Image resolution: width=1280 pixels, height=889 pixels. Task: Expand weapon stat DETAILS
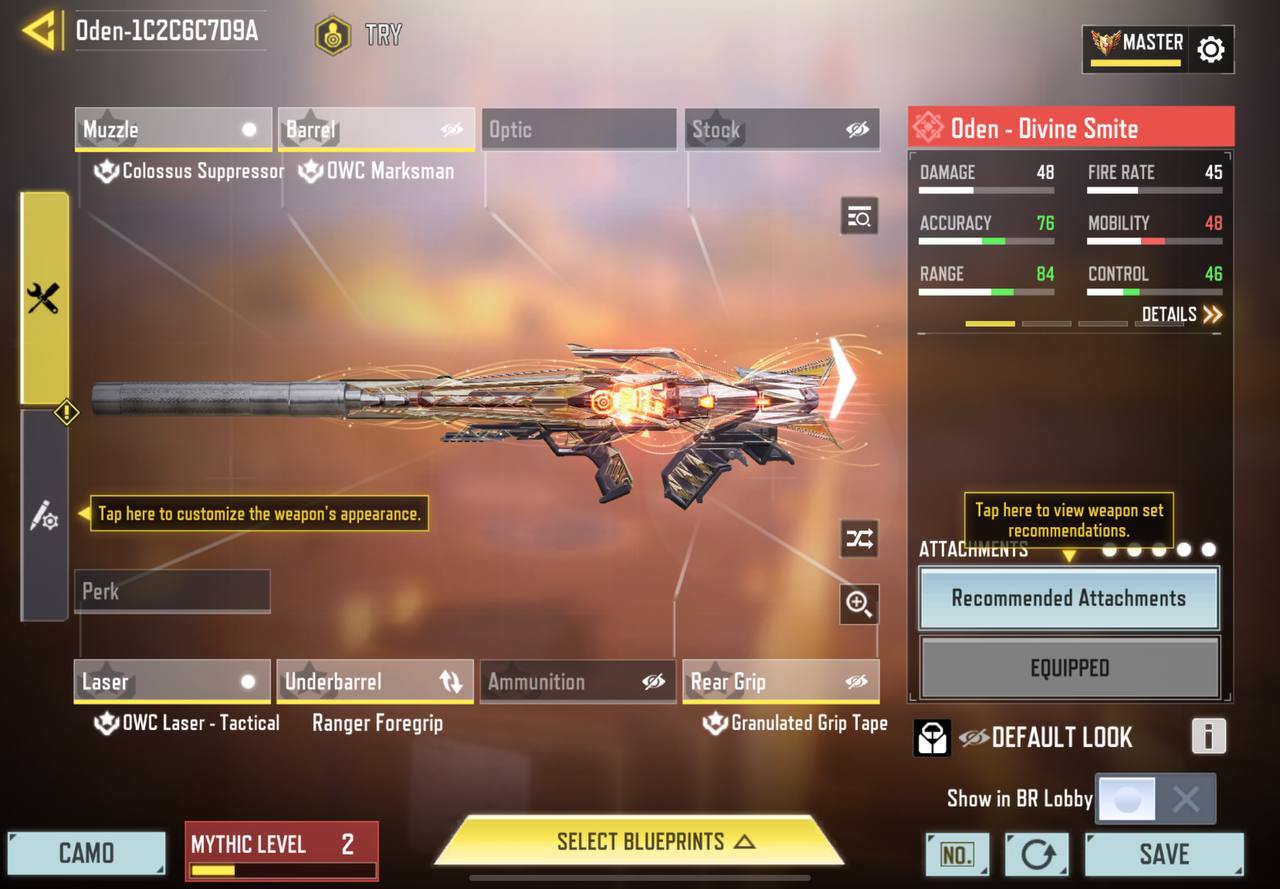(x=1182, y=315)
